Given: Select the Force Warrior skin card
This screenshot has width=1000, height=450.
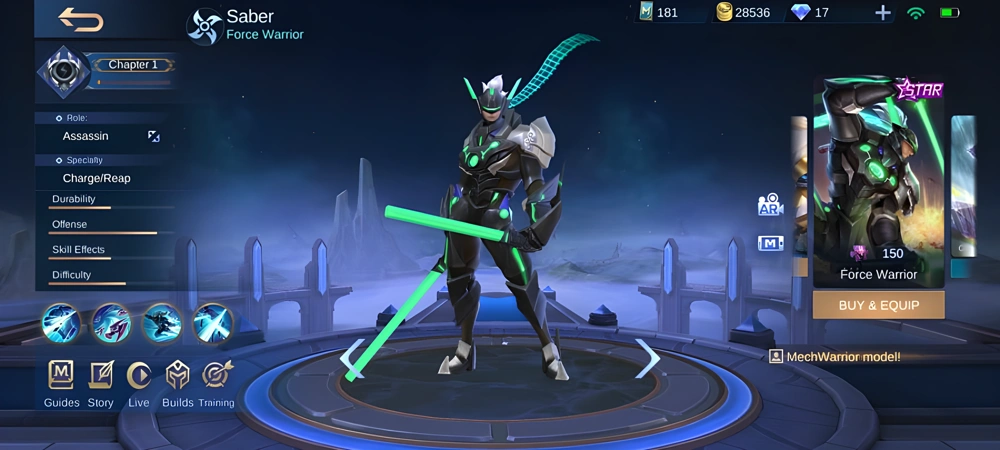Looking at the screenshot, I should pos(878,183).
